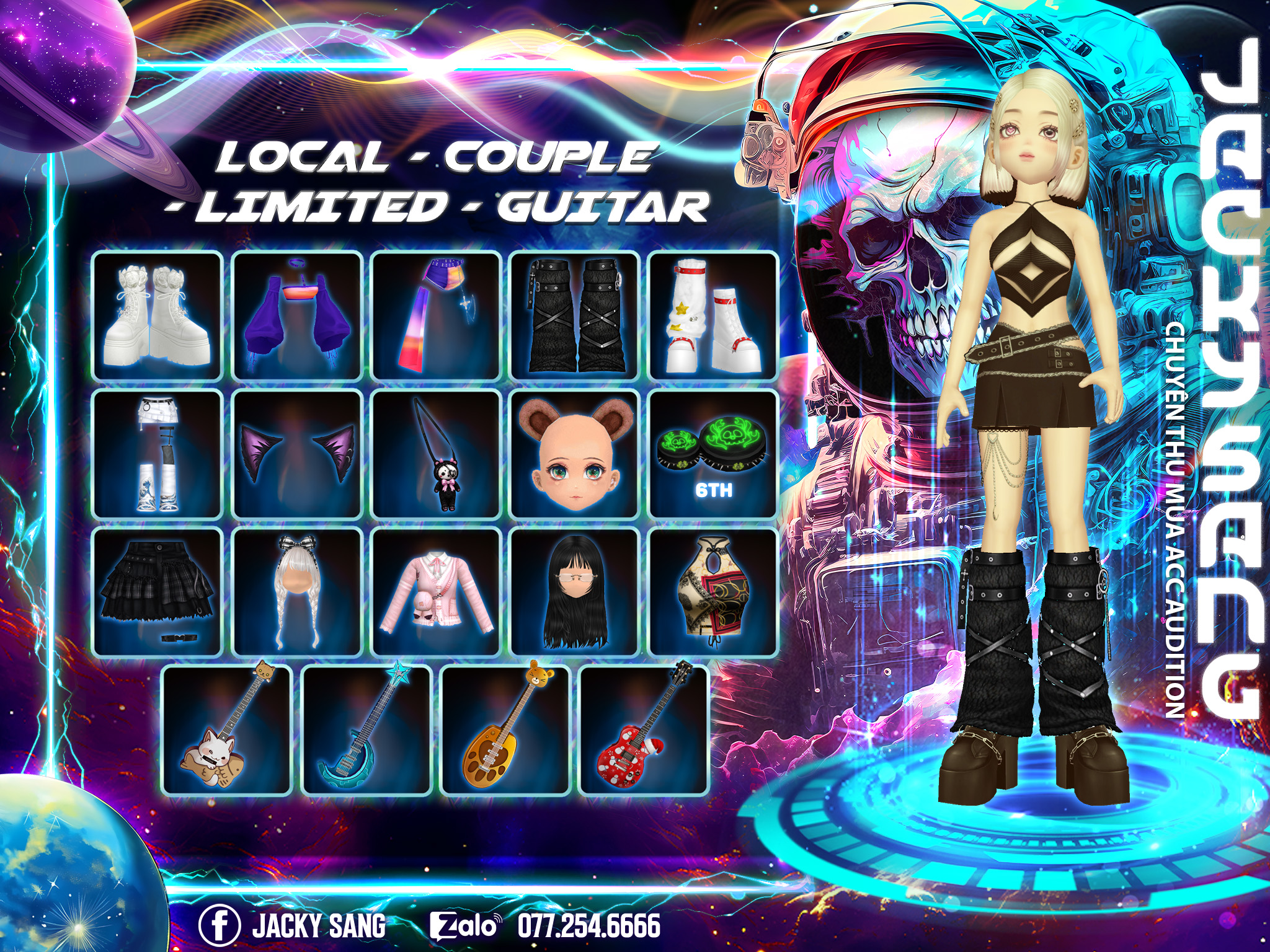
Task: Select the bear-eared face item
Action: (x=575, y=454)
